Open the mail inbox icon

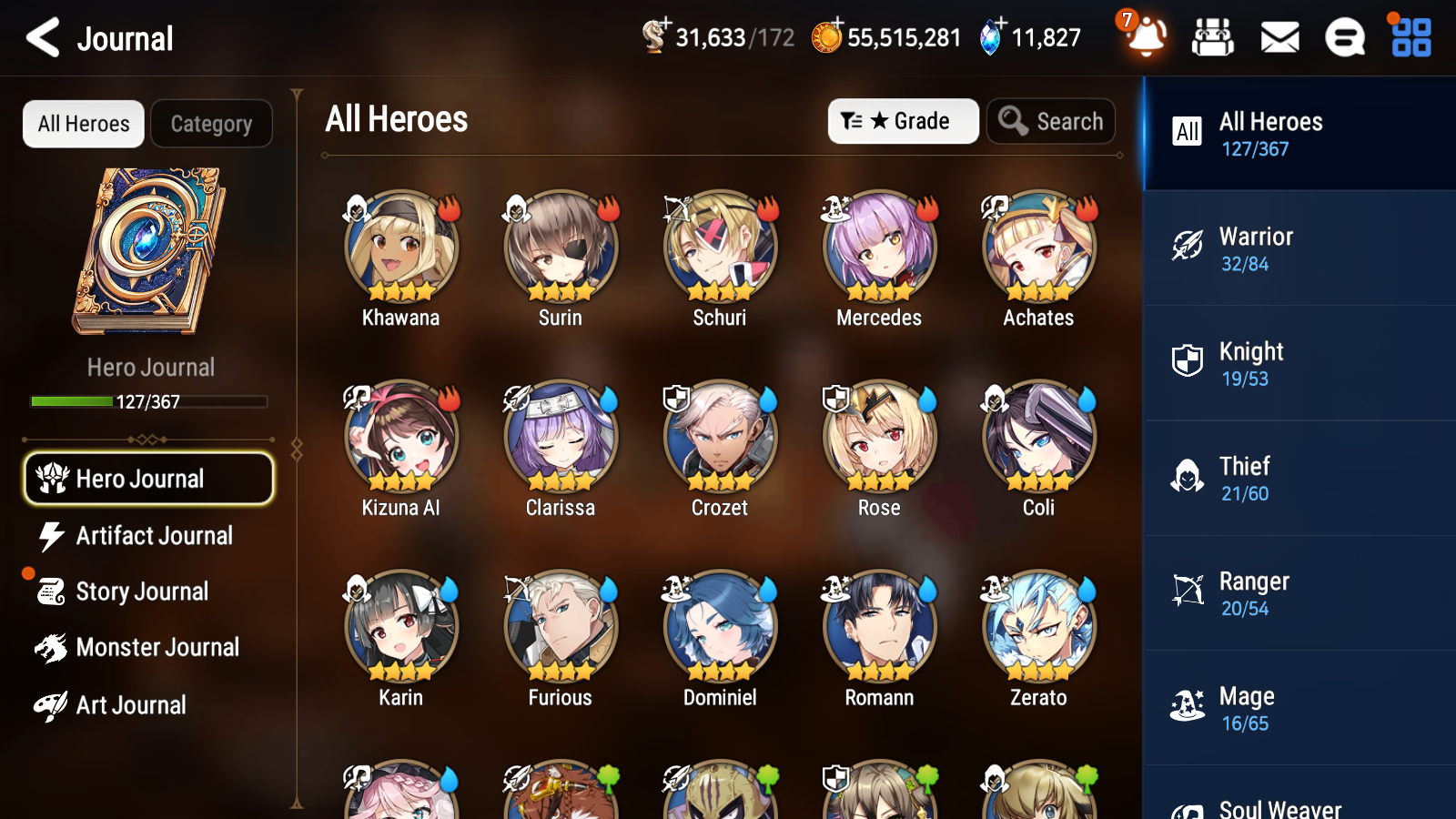[x=1279, y=38]
